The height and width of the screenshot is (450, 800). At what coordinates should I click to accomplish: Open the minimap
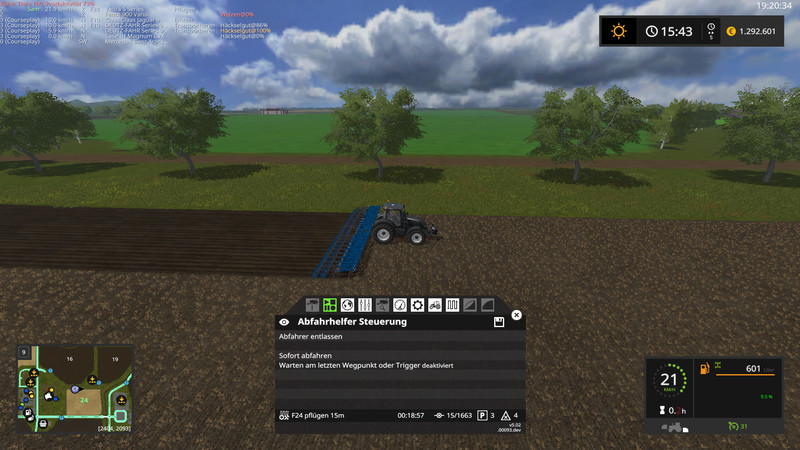point(75,390)
